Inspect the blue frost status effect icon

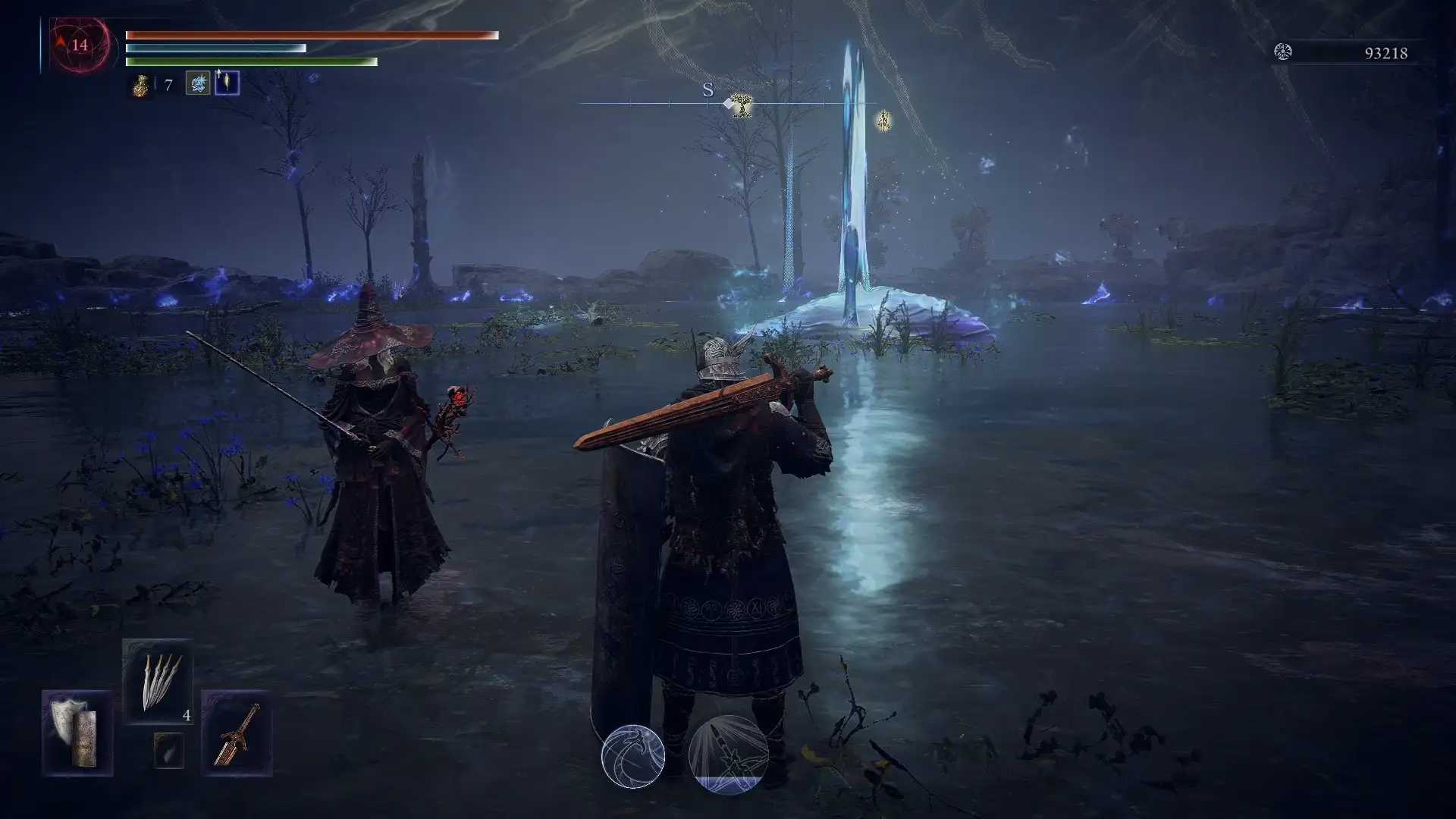tap(198, 83)
